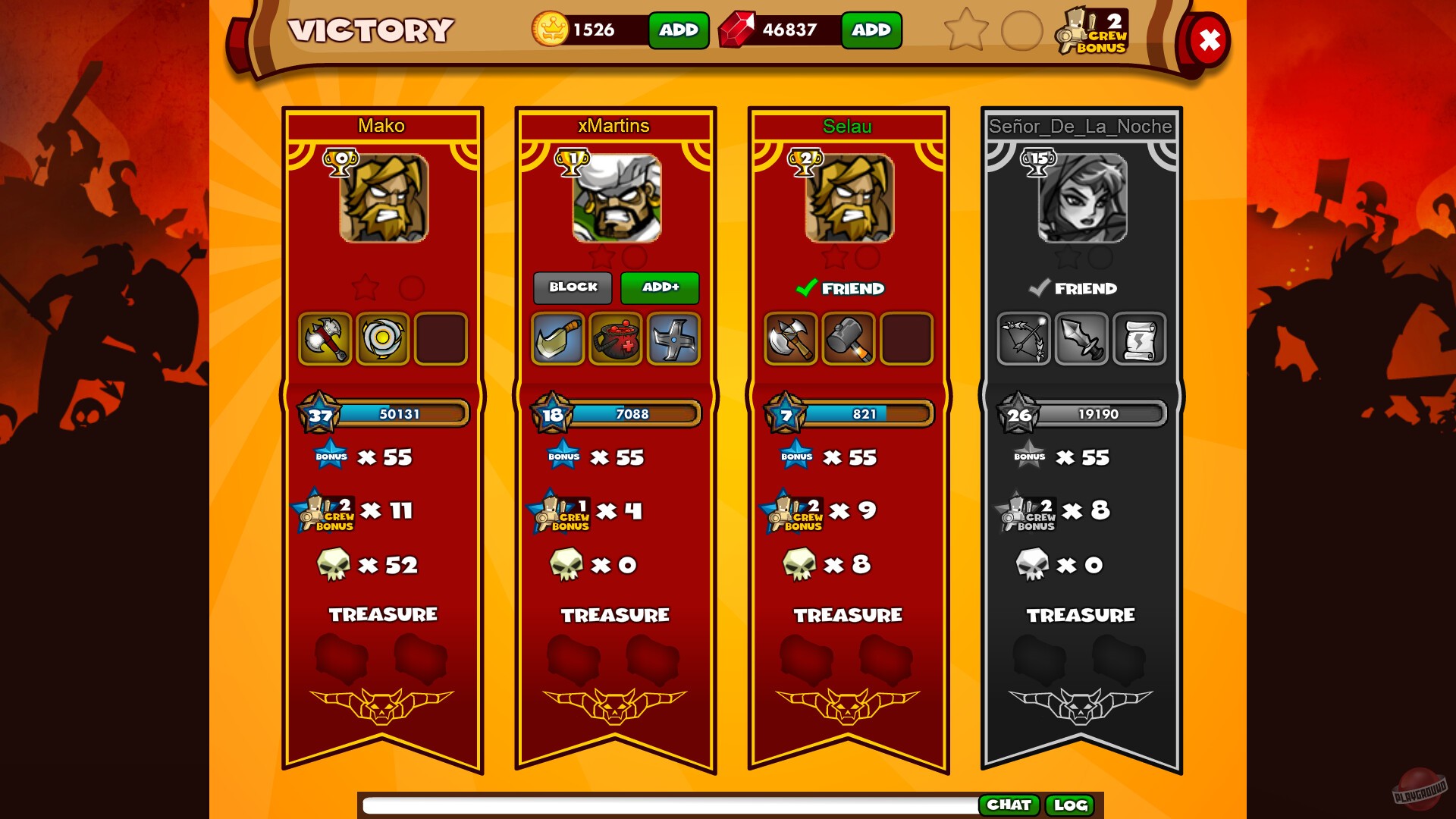Select Mako's battle axe weapon icon
This screenshot has width=1456, height=819.
point(325,339)
